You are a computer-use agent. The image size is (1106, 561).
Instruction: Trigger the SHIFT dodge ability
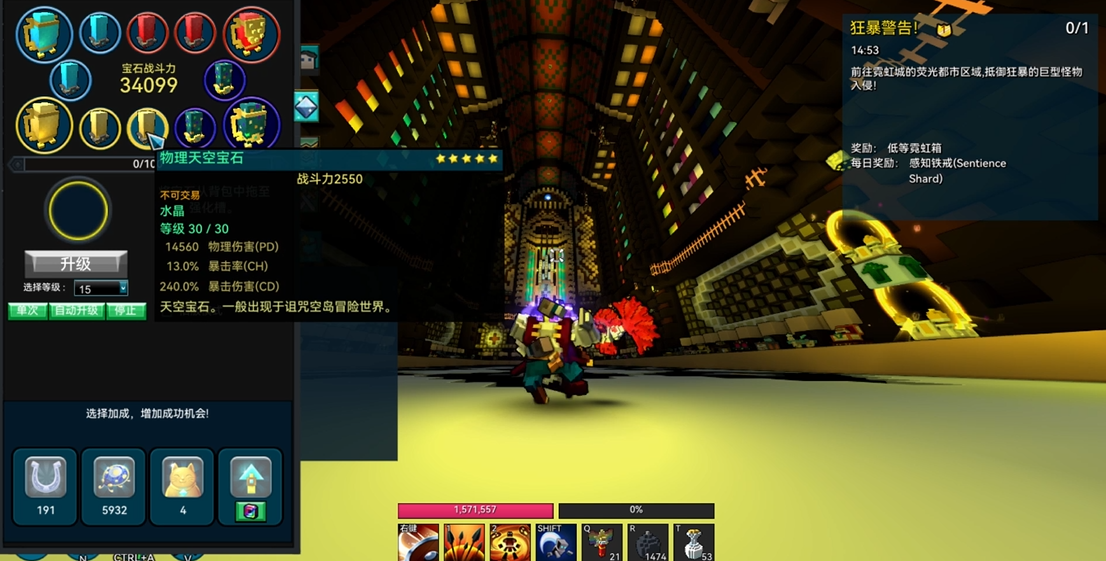pos(556,543)
